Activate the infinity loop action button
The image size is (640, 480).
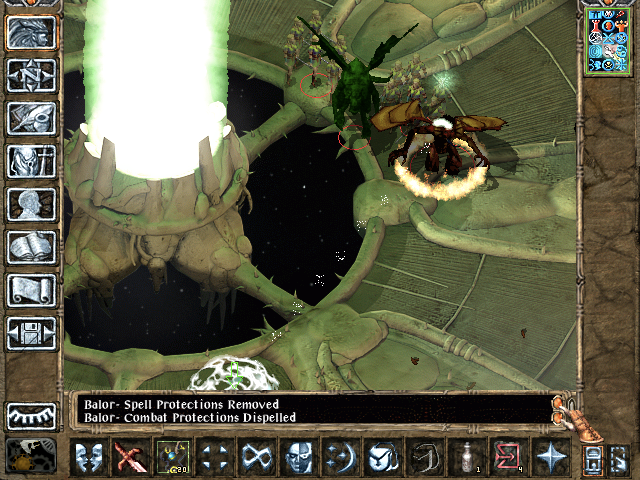255,458
